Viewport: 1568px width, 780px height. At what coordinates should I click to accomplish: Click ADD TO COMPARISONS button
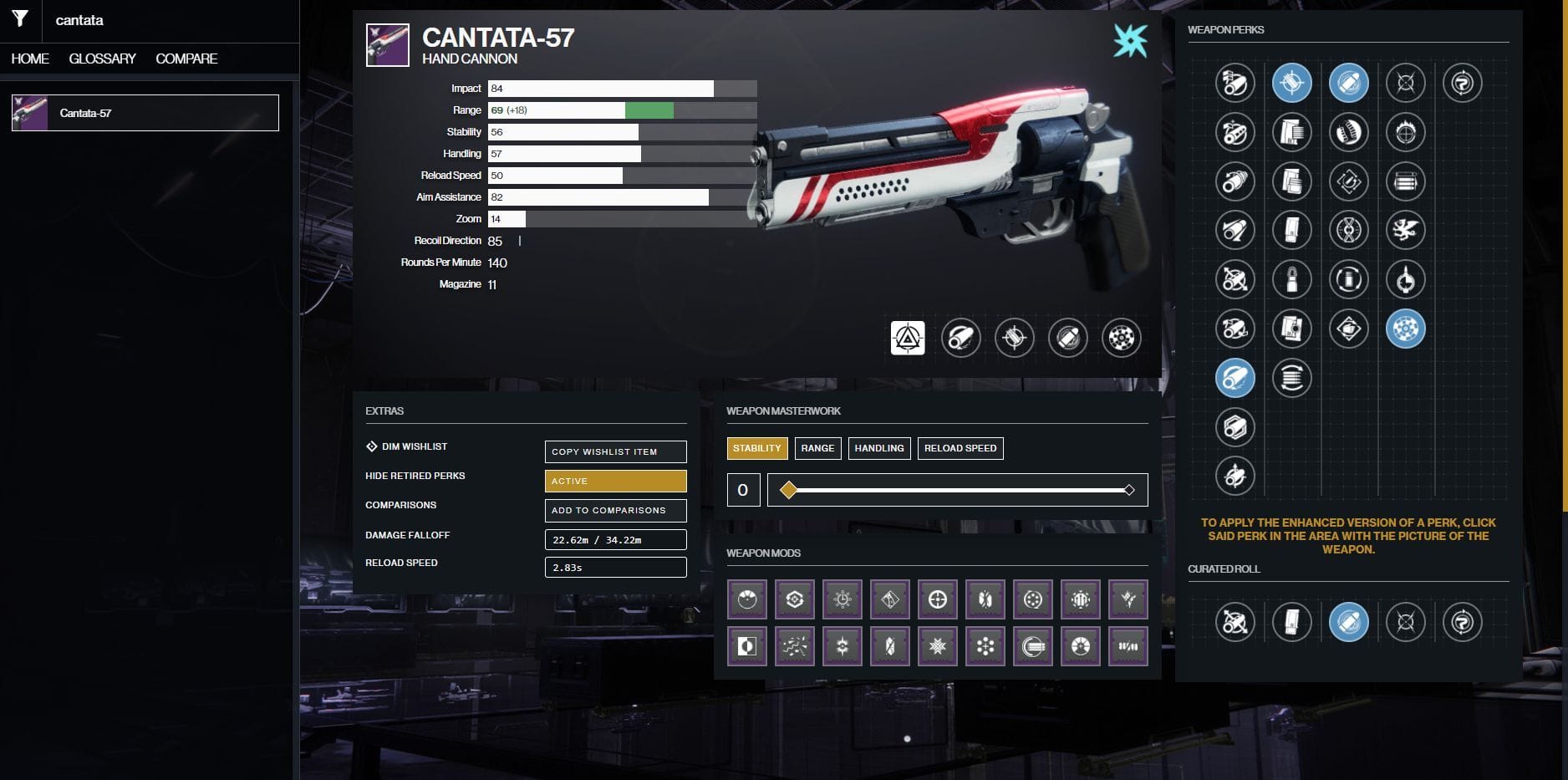pyautogui.click(x=615, y=510)
